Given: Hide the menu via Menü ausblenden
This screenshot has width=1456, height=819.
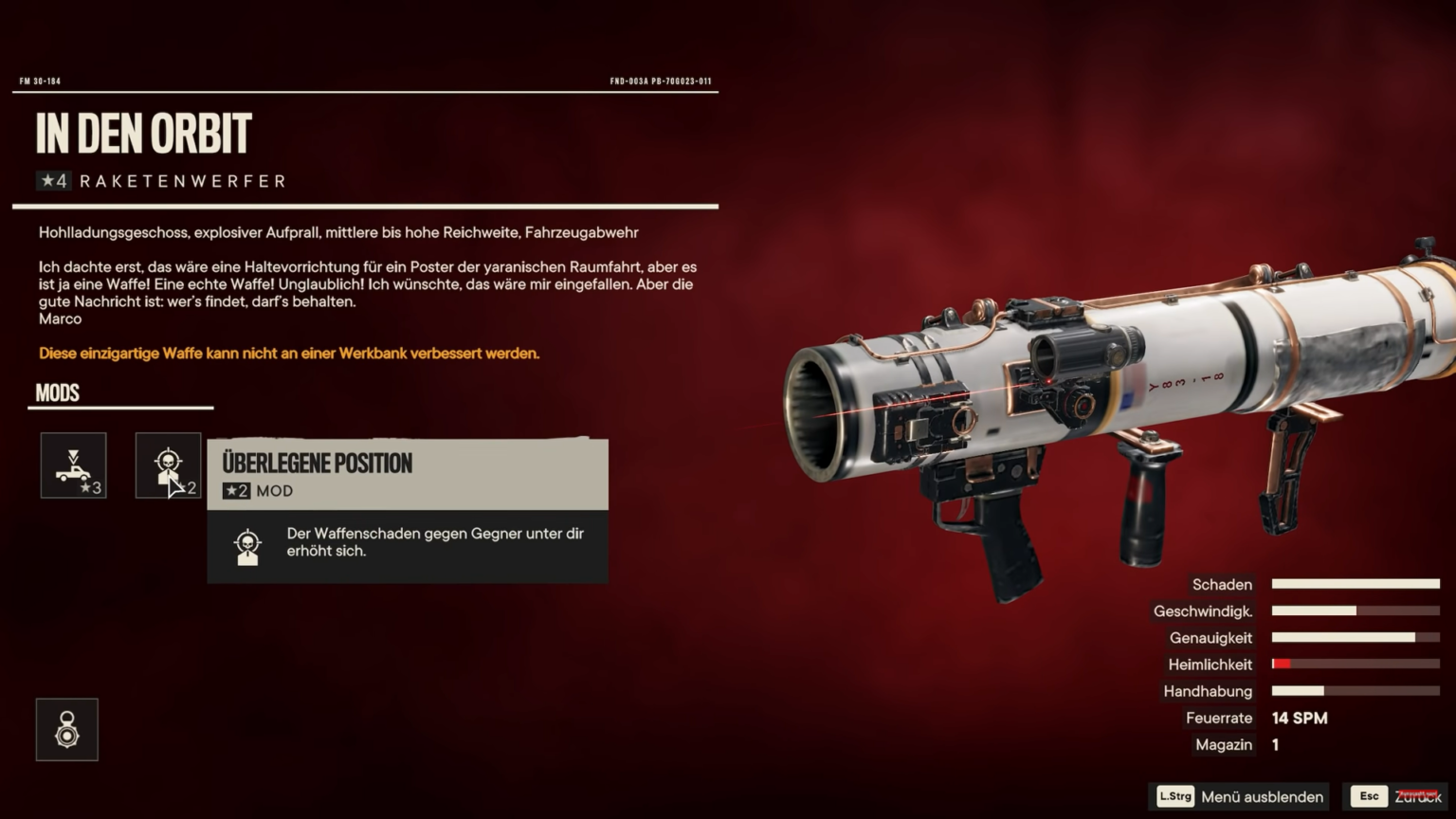Looking at the screenshot, I should tap(1241, 796).
